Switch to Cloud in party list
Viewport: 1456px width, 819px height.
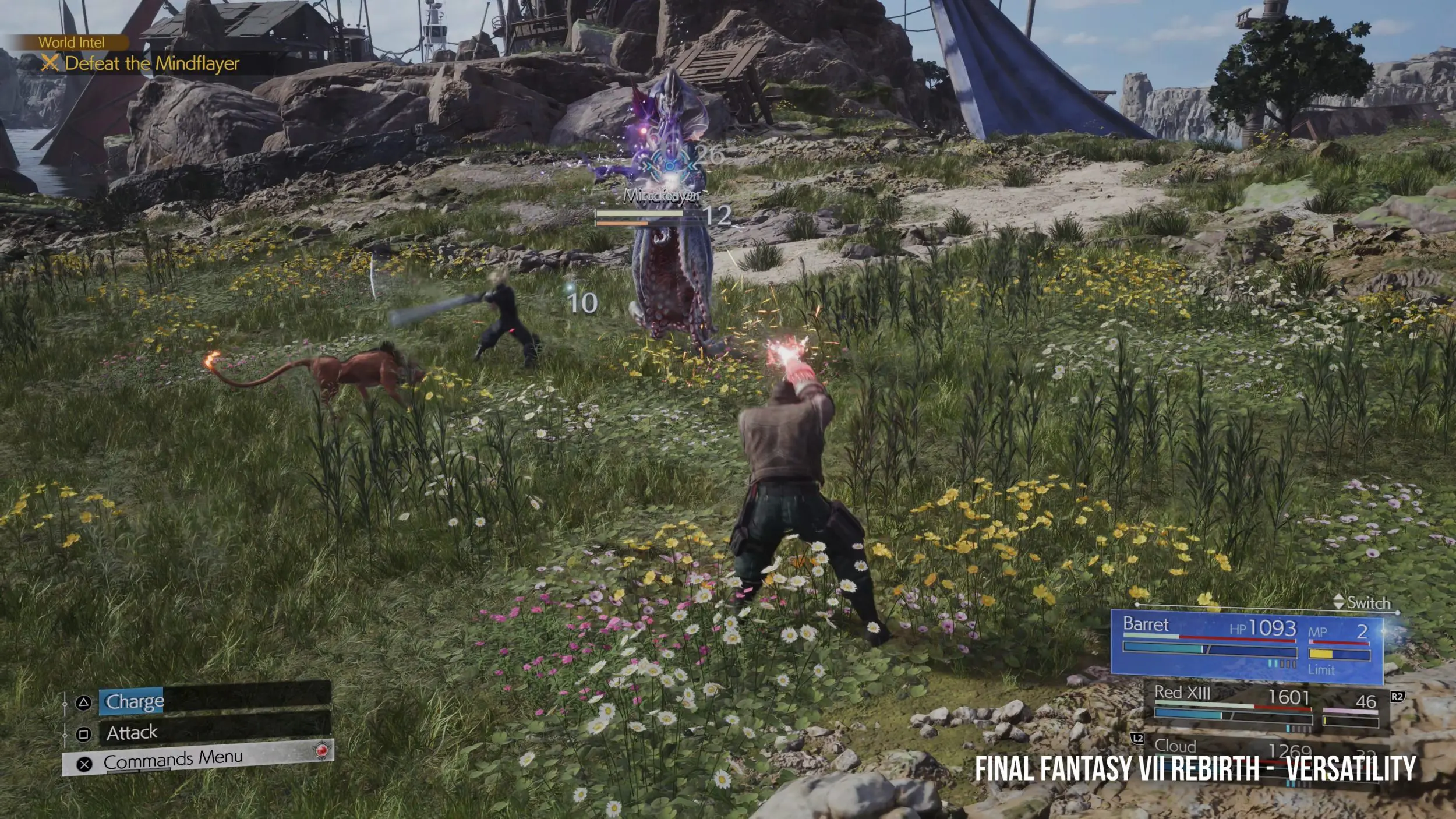(x=1176, y=746)
